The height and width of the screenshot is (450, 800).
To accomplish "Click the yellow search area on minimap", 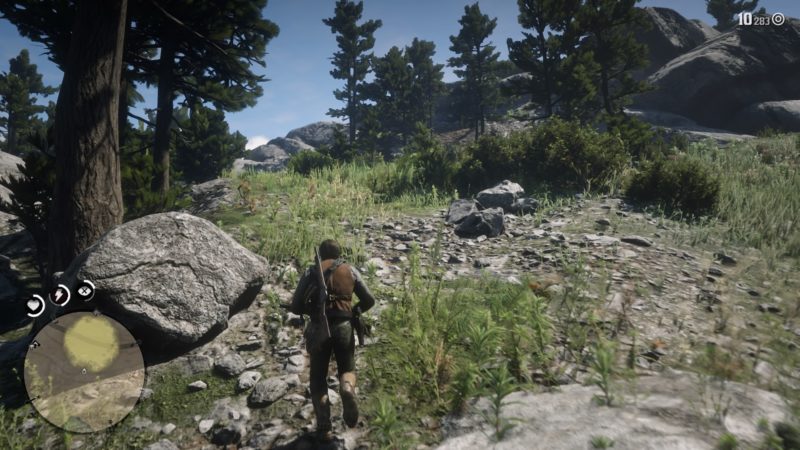I will pos(91,343).
